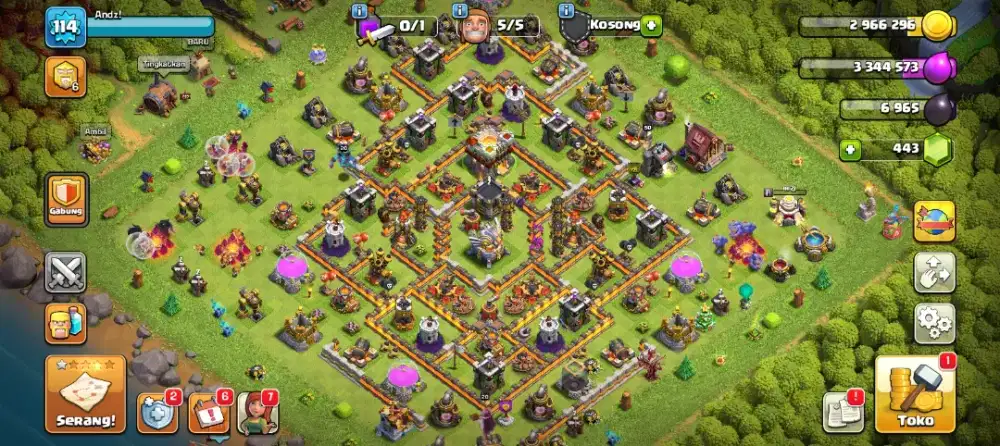Open the gold trophy league badge
Image resolution: width=1000 pixels, height=446 pixels.
pos(64,76)
